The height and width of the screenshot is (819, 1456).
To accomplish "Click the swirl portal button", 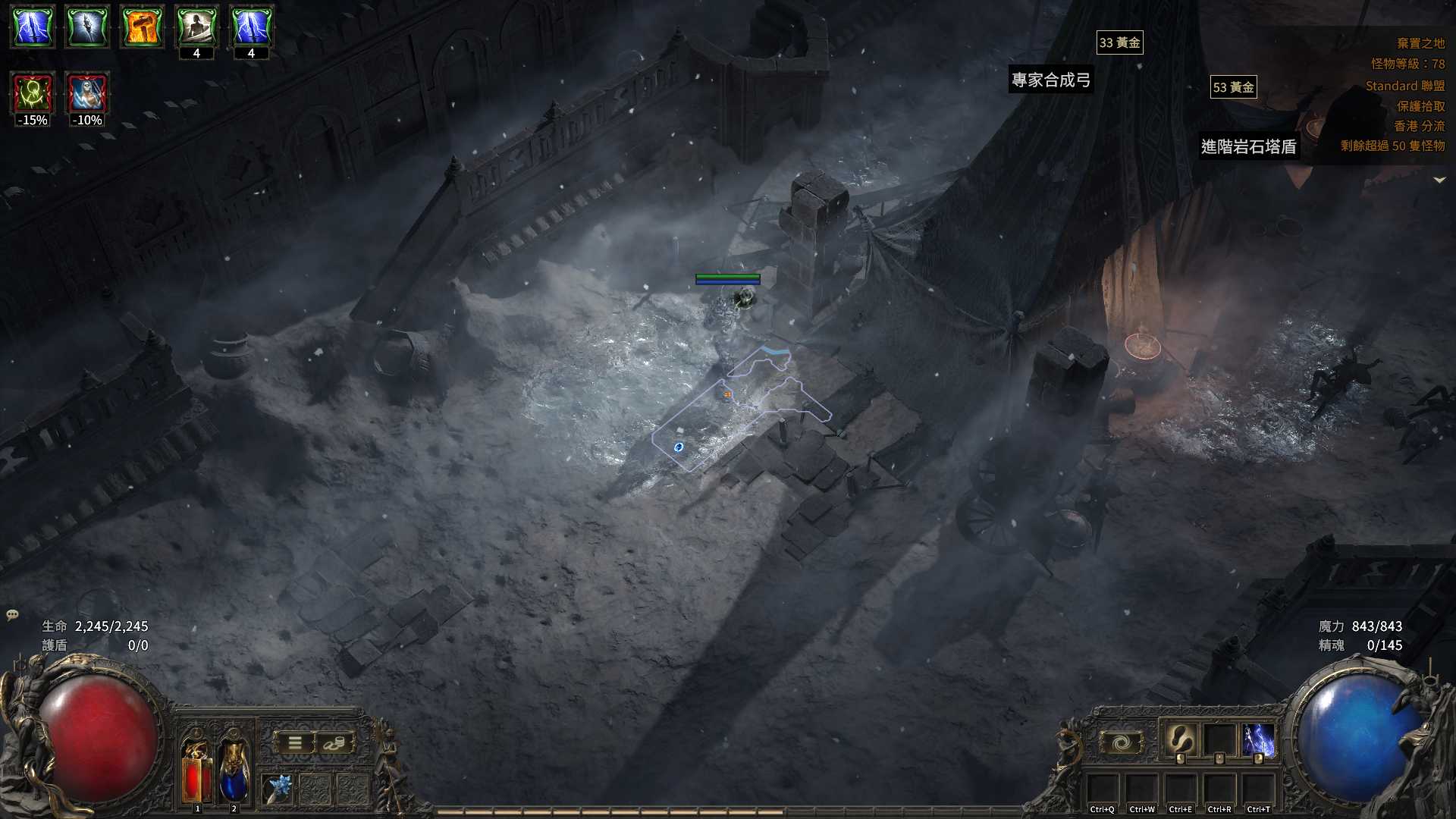I will 1121,742.
